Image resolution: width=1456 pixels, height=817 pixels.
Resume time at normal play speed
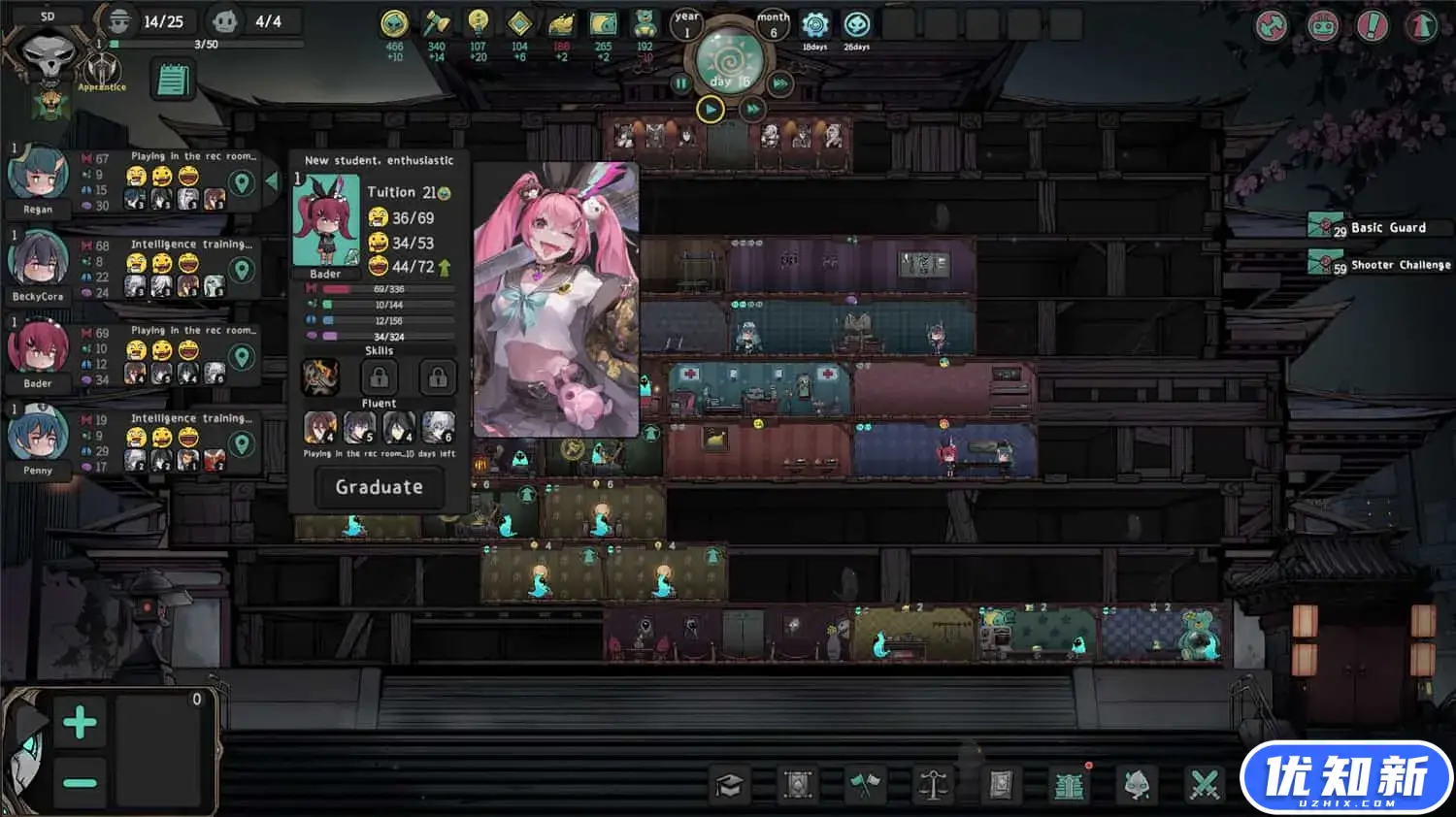(x=711, y=110)
